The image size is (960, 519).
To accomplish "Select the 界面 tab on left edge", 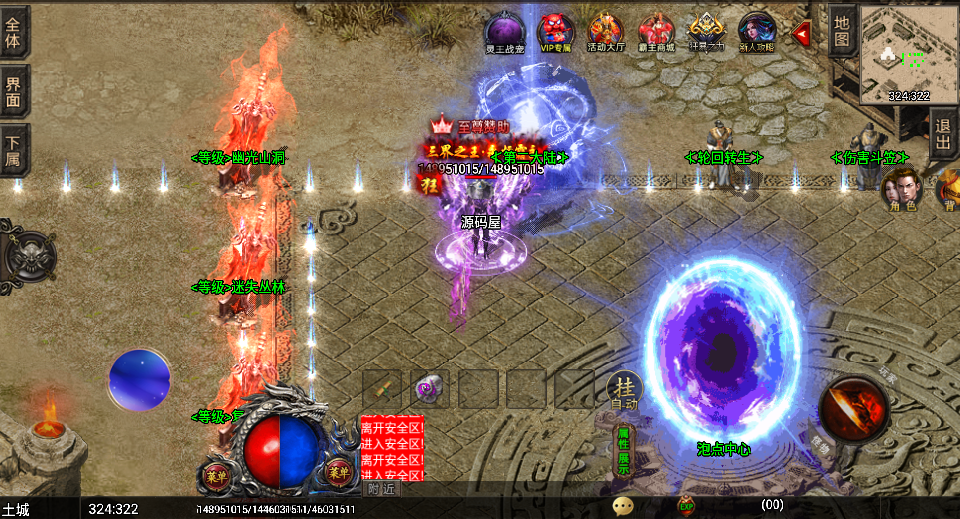I will [x=14, y=89].
